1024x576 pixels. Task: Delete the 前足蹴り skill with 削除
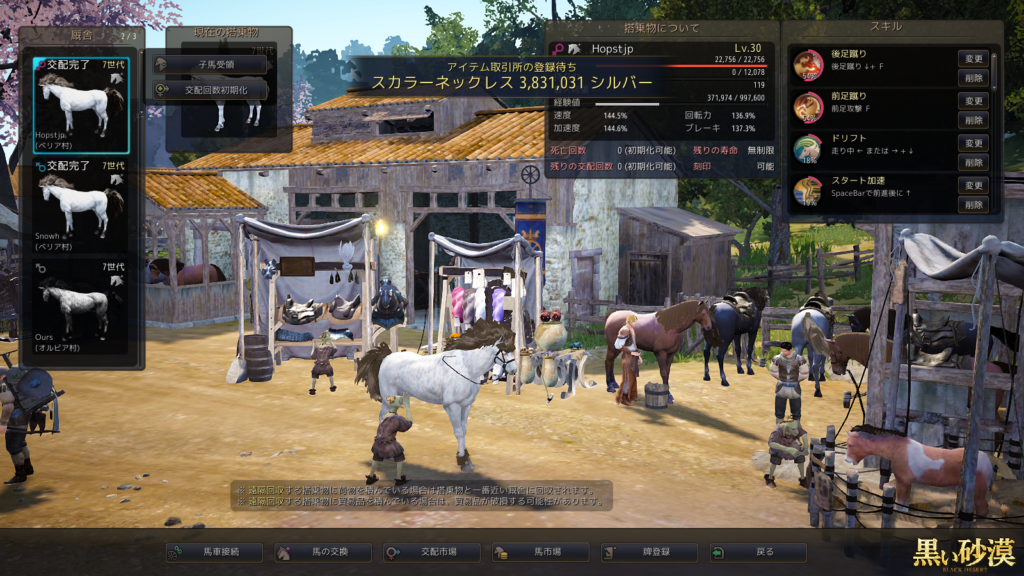pos(972,120)
